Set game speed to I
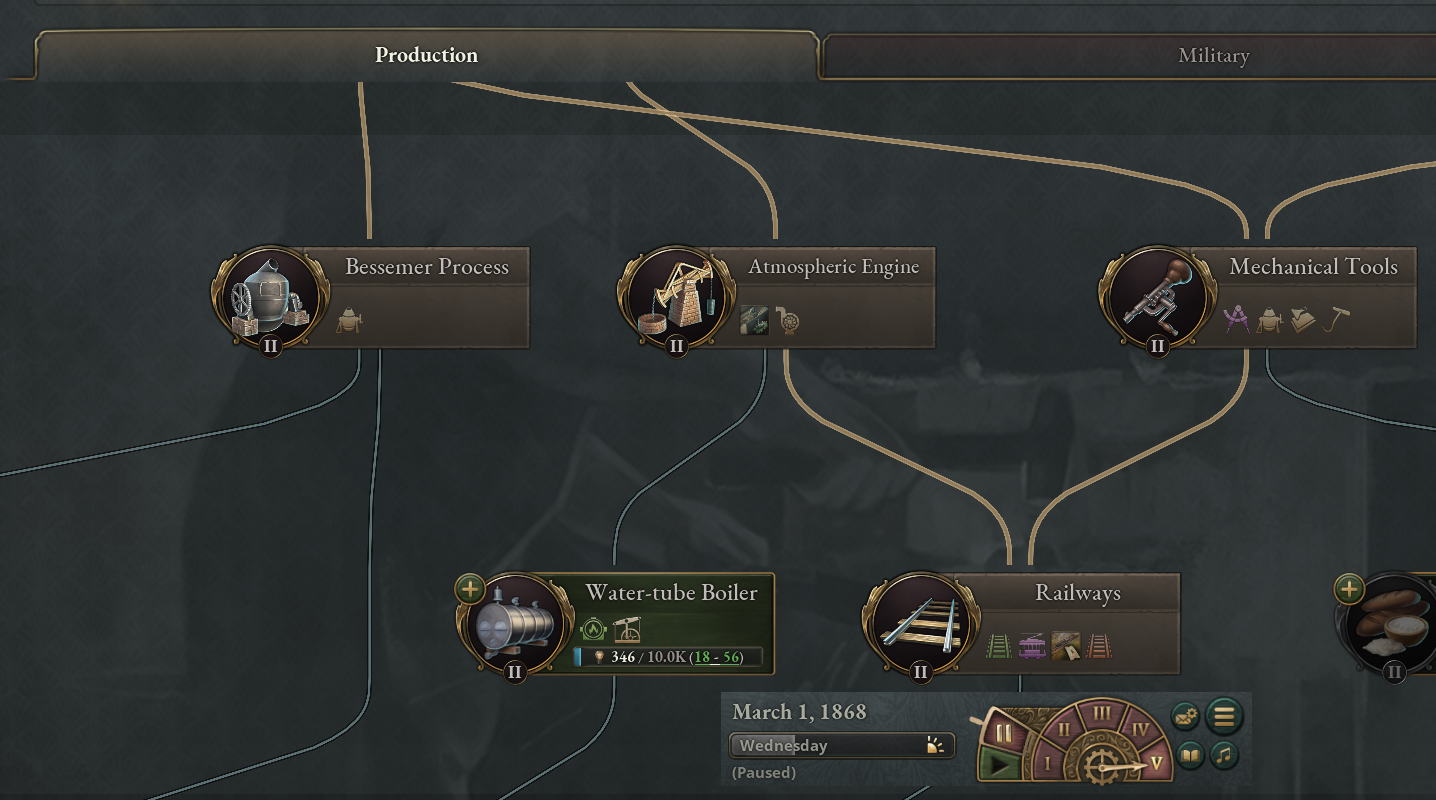1436x800 pixels. 1048,764
